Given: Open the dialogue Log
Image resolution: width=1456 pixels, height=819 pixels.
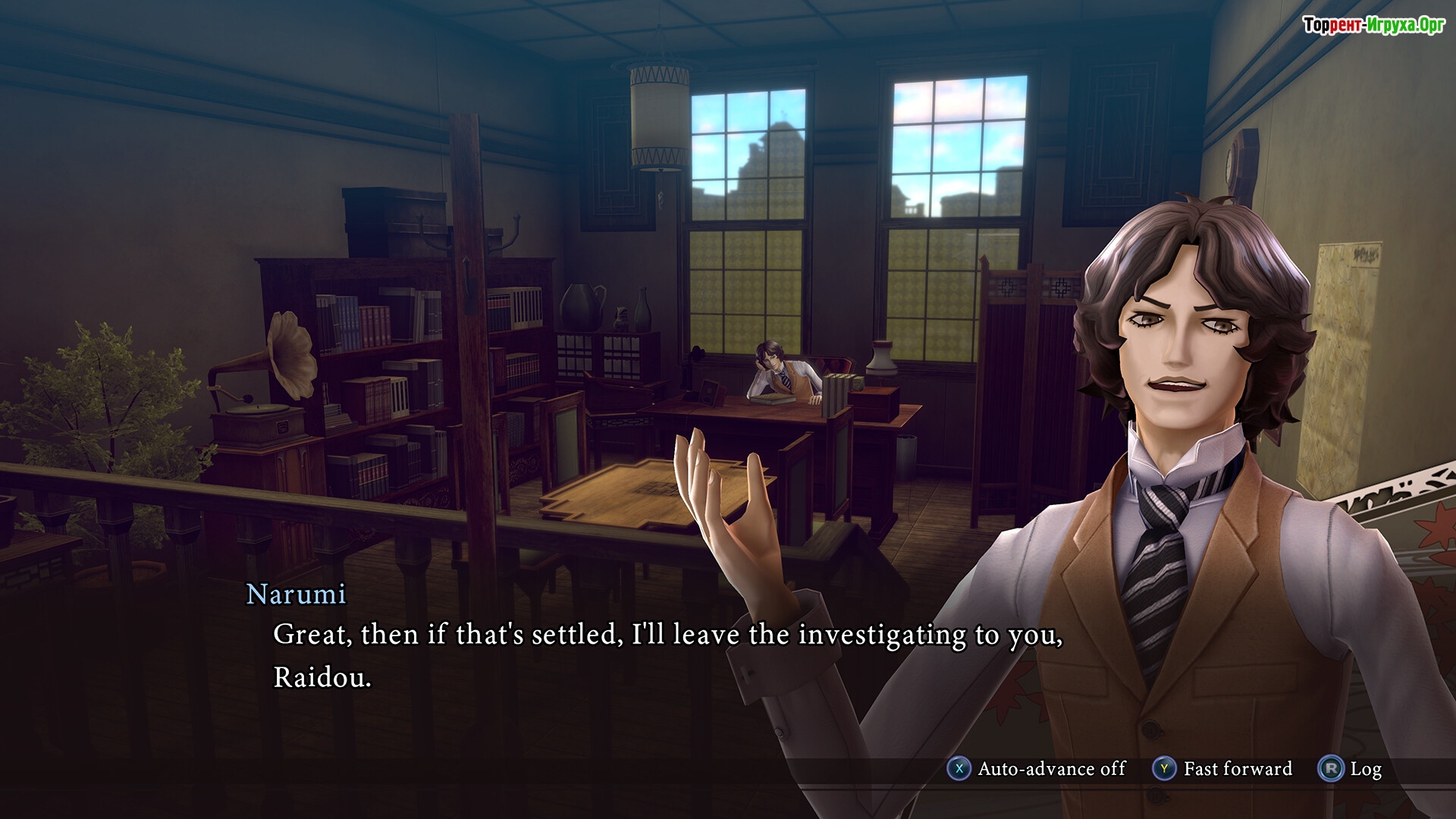Looking at the screenshot, I should [x=1351, y=769].
